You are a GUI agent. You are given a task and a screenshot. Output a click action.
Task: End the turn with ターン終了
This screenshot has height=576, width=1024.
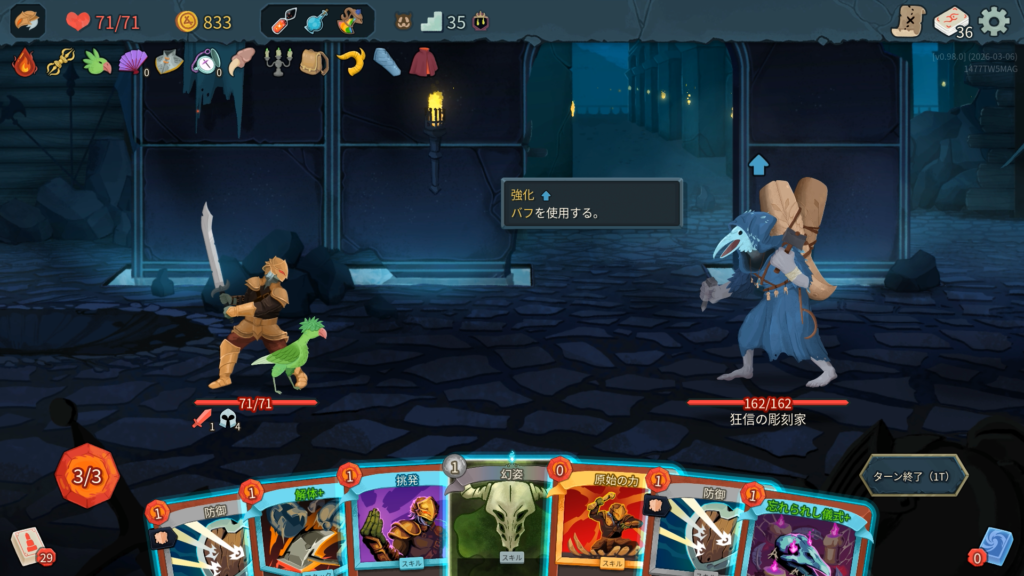point(913,475)
